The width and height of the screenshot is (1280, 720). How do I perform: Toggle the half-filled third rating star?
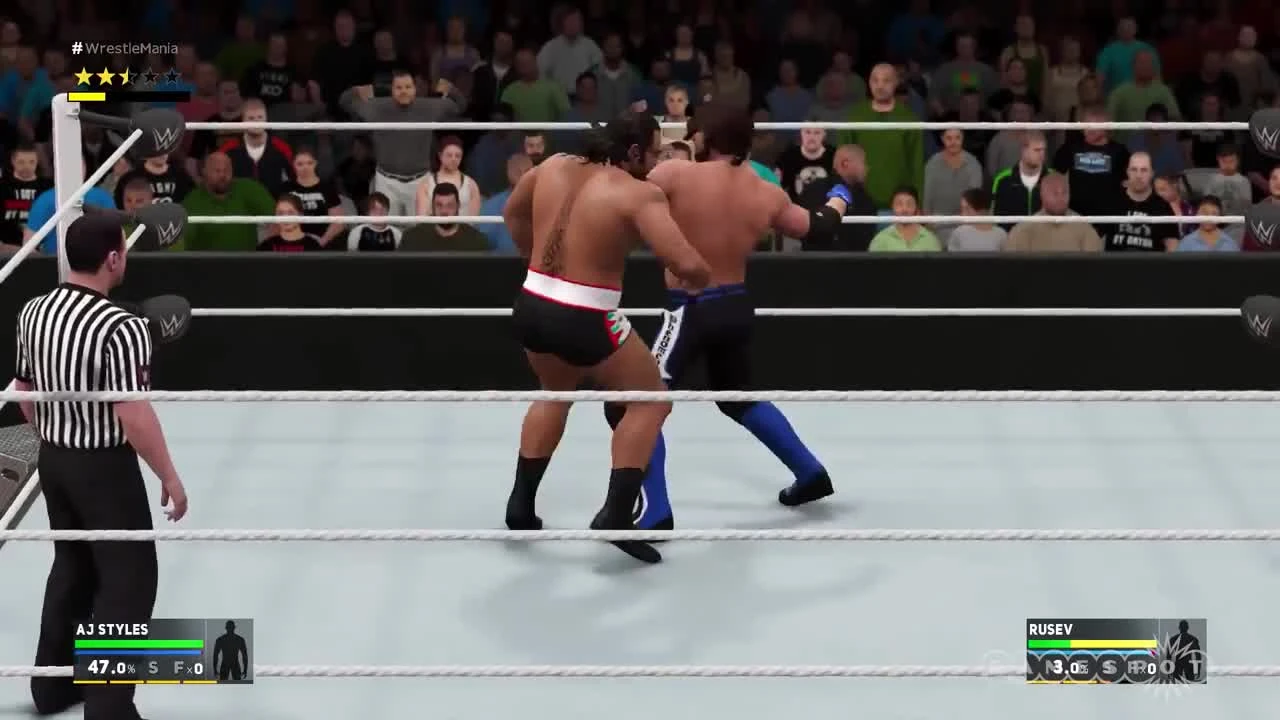click(x=127, y=75)
